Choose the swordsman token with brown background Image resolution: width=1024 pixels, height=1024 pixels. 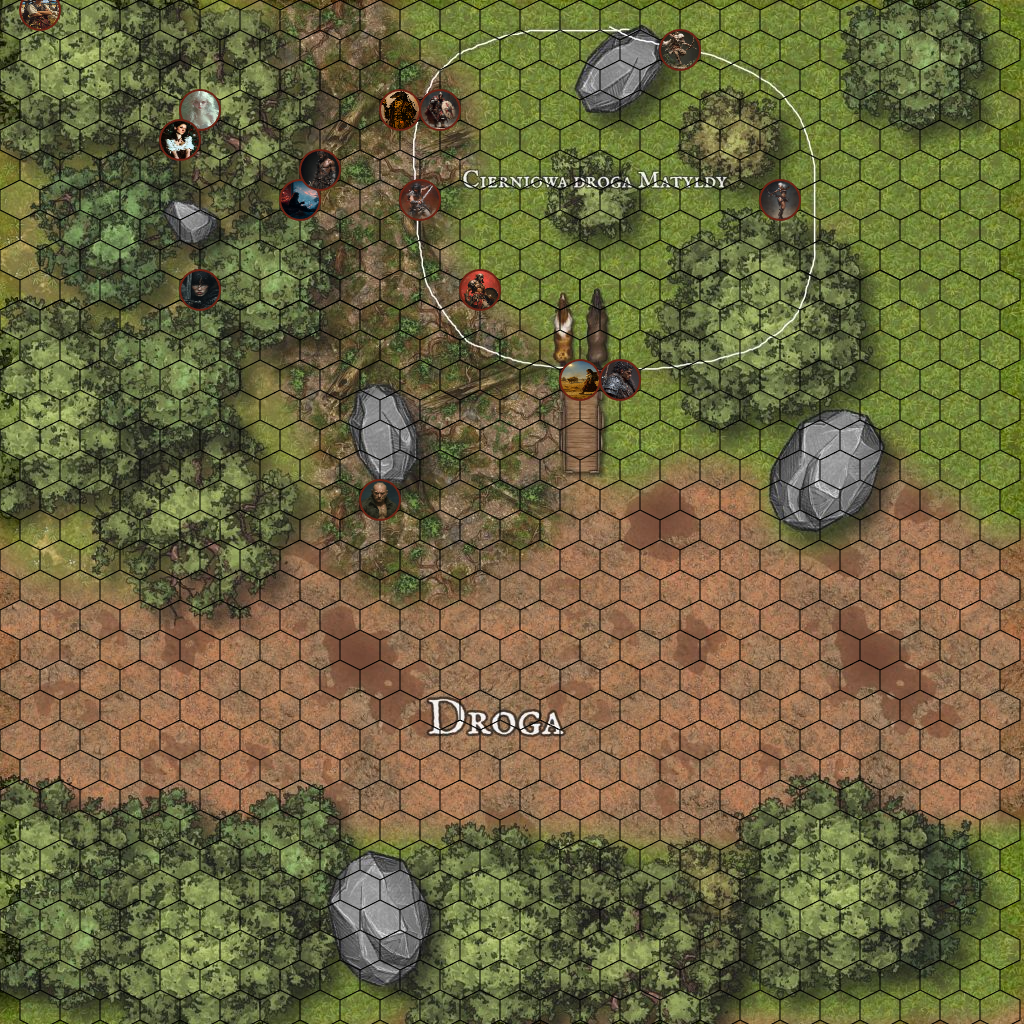[x=420, y=200]
